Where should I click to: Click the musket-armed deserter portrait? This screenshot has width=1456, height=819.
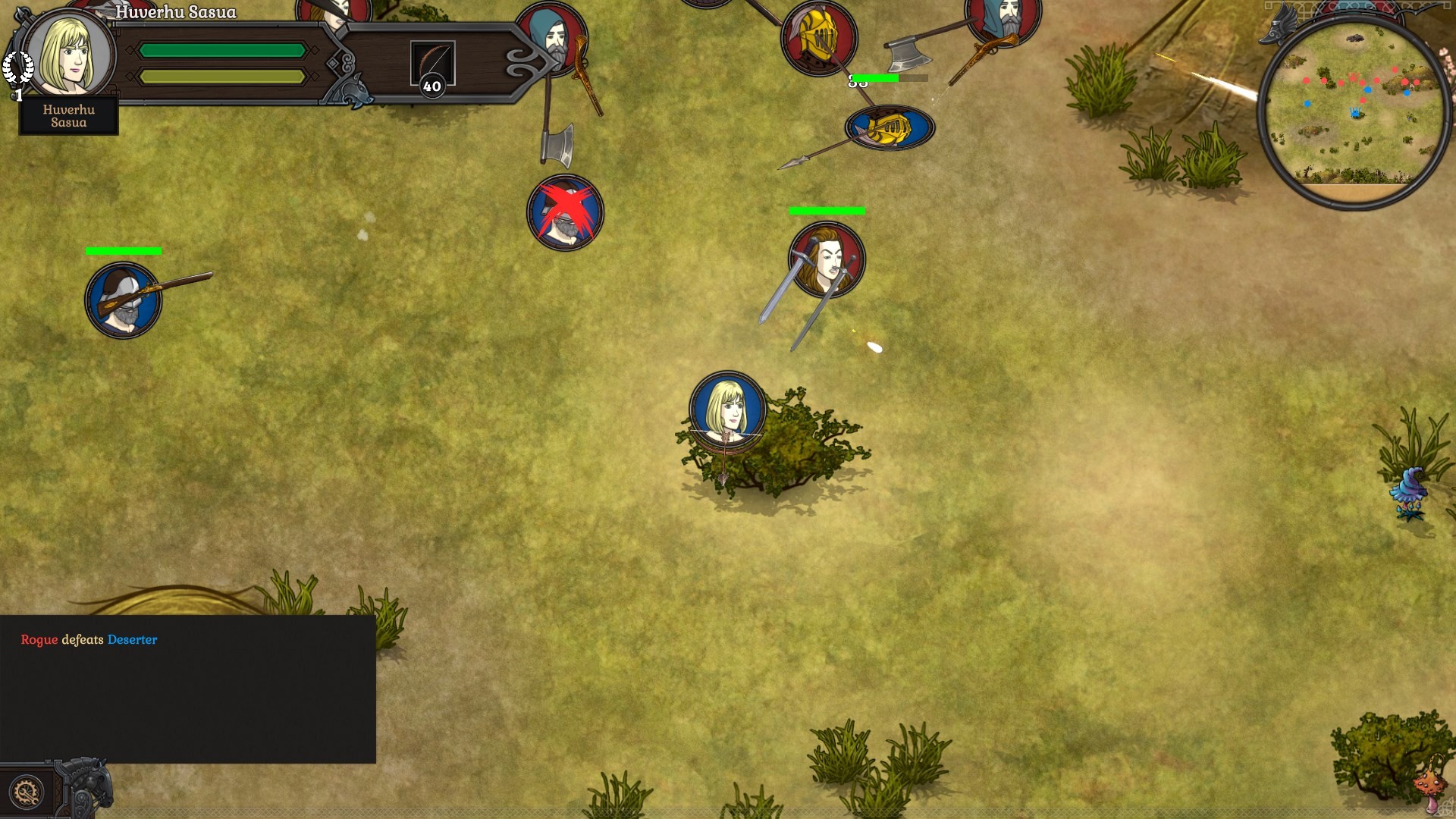coord(124,300)
